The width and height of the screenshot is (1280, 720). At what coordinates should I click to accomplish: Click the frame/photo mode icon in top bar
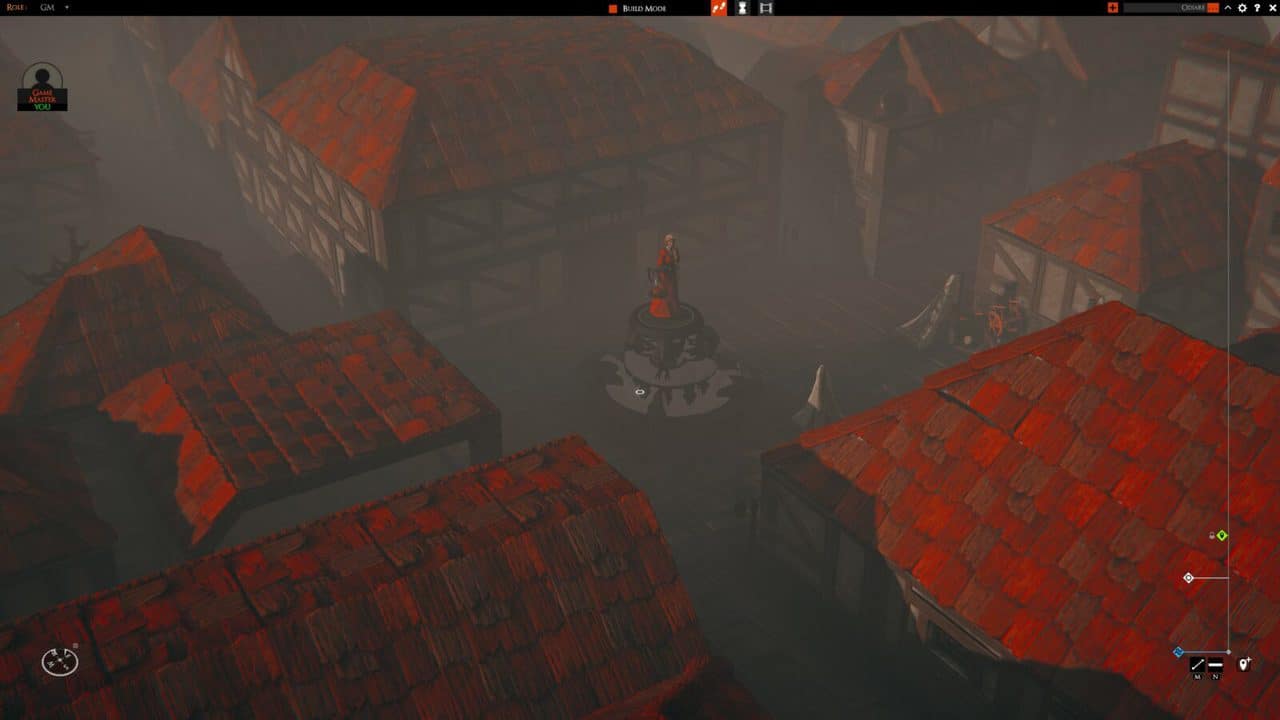click(x=766, y=8)
